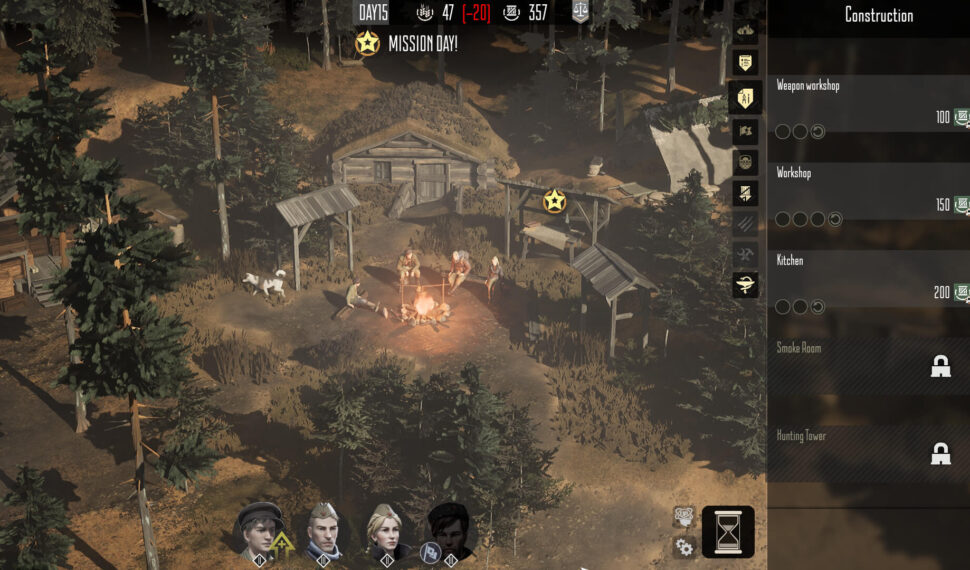Viewport: 970px width, 570px height.
Task: Select the highlighted construction shield tab
Action: (x=745, y=96)
